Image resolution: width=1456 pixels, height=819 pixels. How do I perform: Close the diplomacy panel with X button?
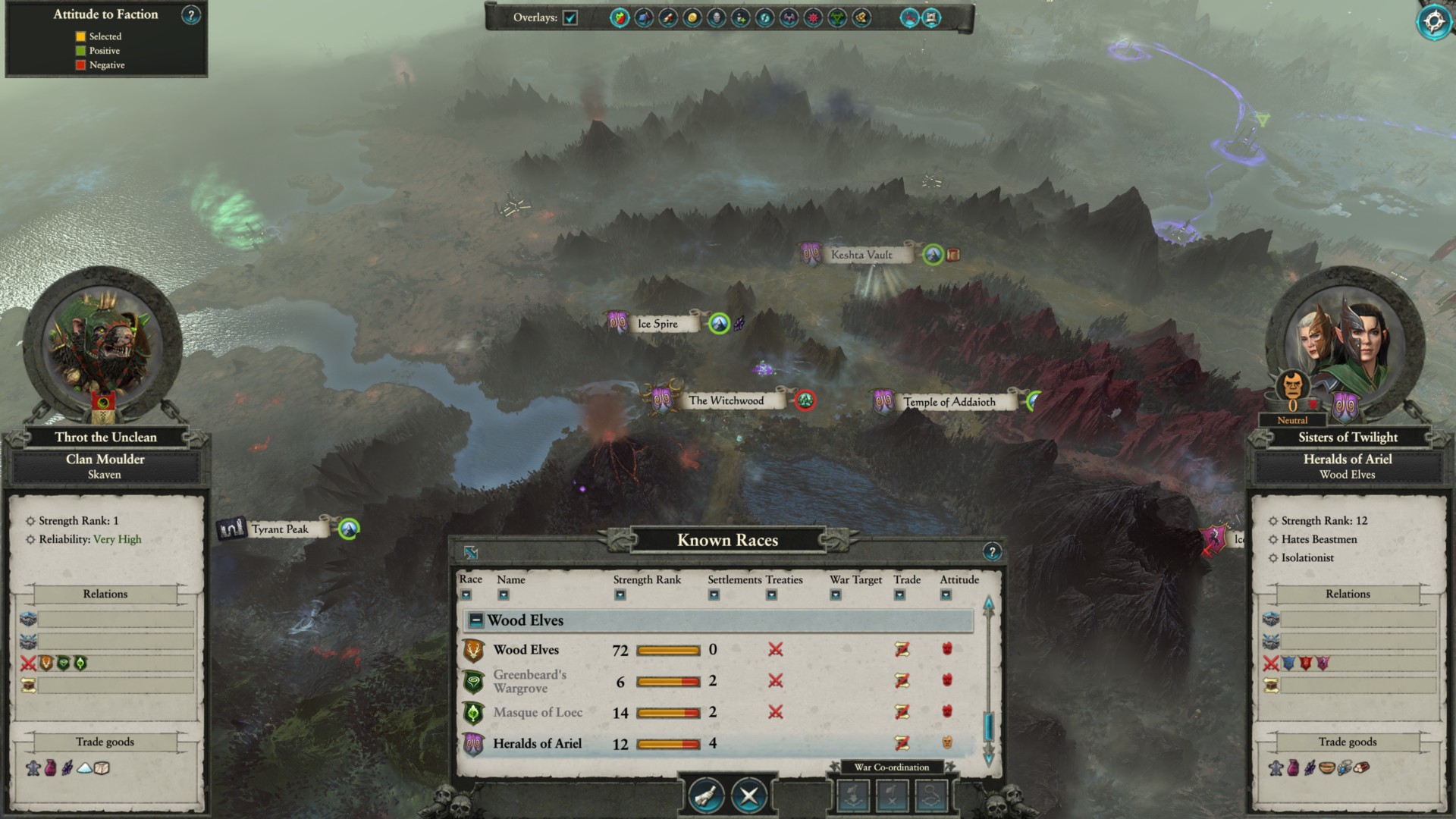749,795
